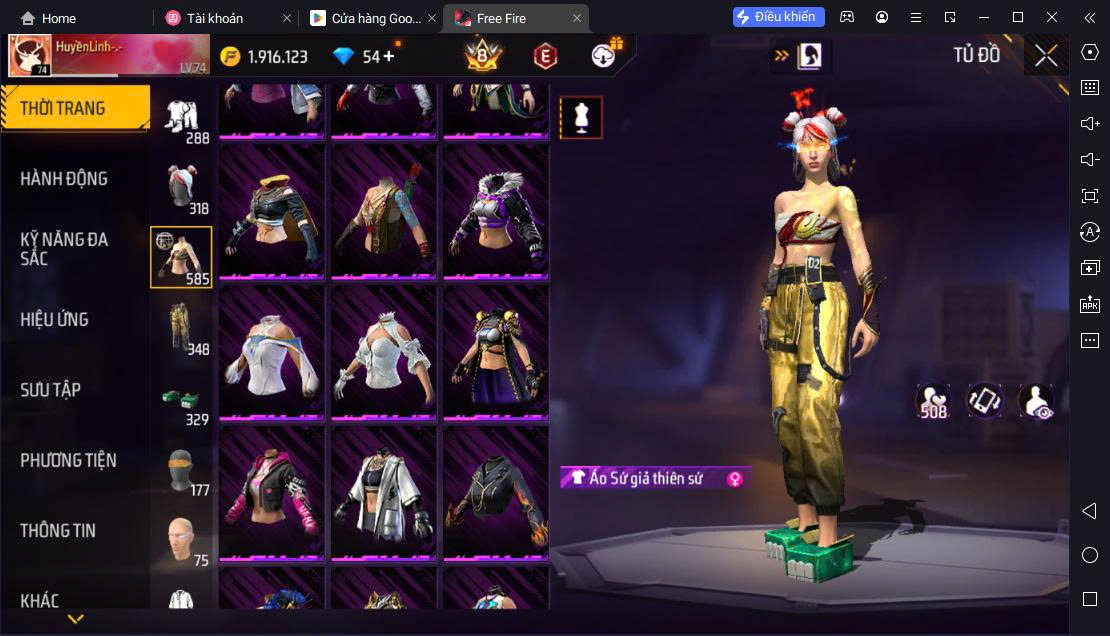Switch to the Hành Động tab
Screen dimensions: 1110x636
[x=64, y=179]
